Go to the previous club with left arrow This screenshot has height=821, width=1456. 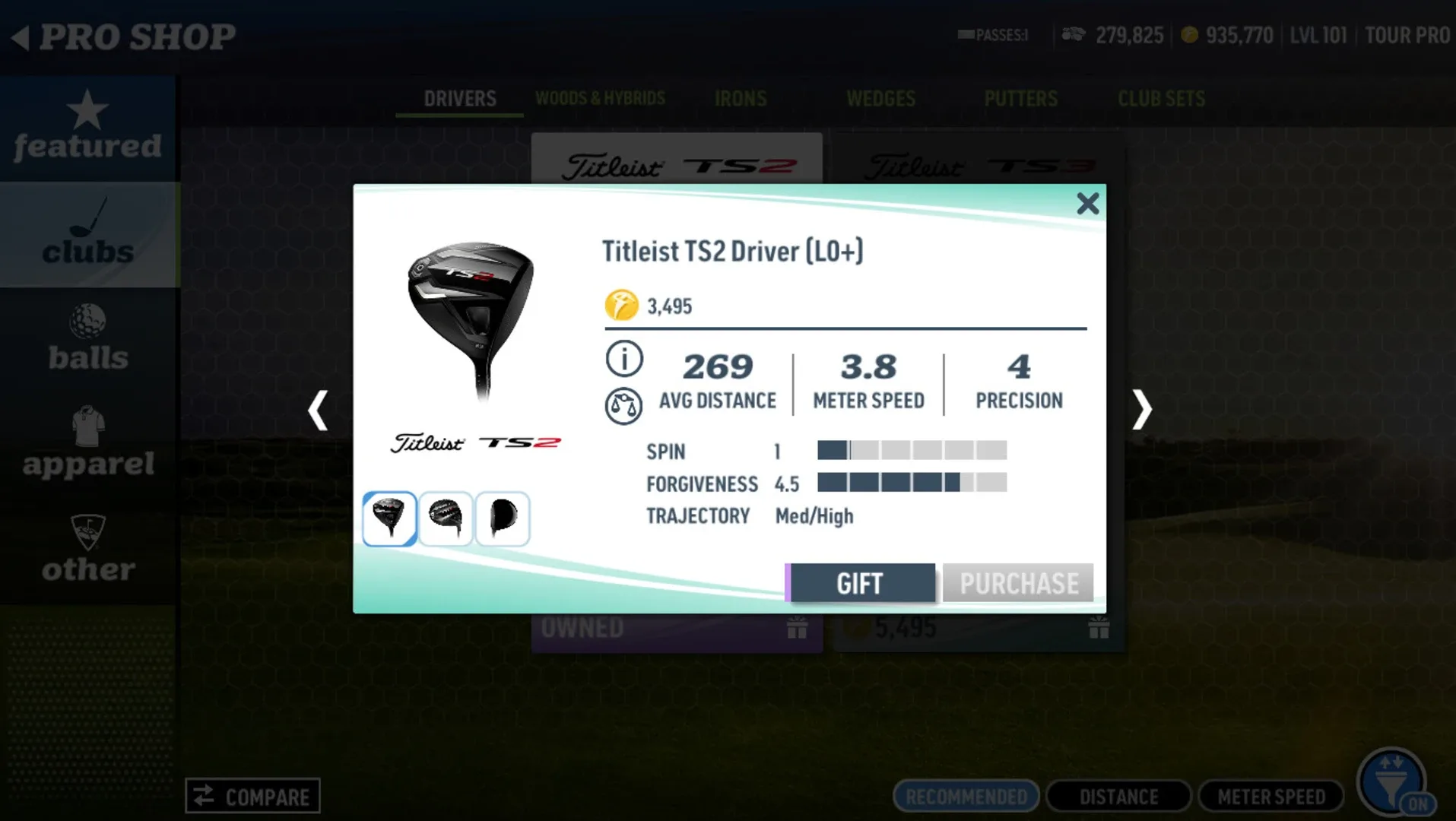click(318, 410)
